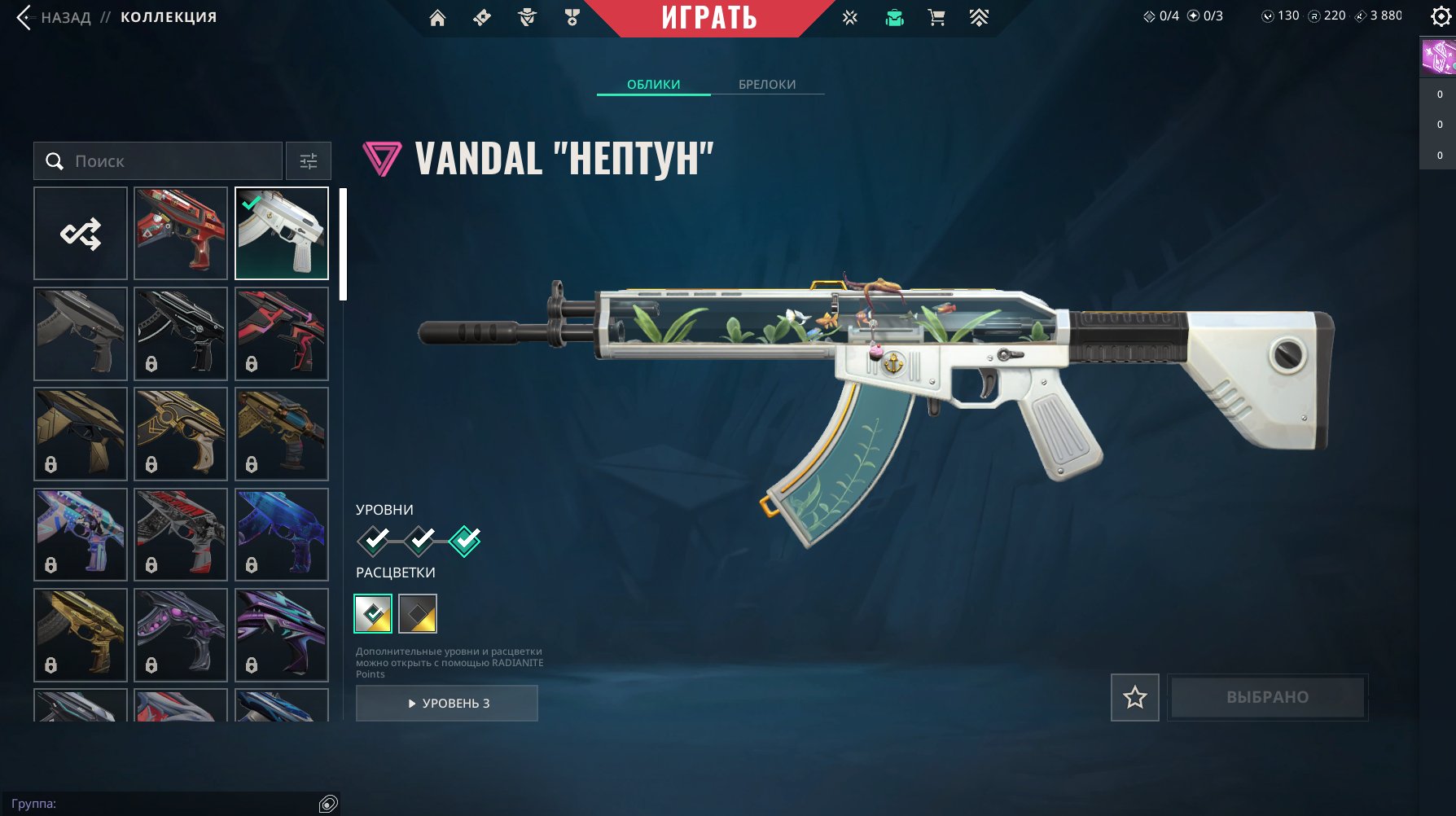The image size is (1456, 816).
Task: Select the currently equipped color swatch
Action: point(373,614)
